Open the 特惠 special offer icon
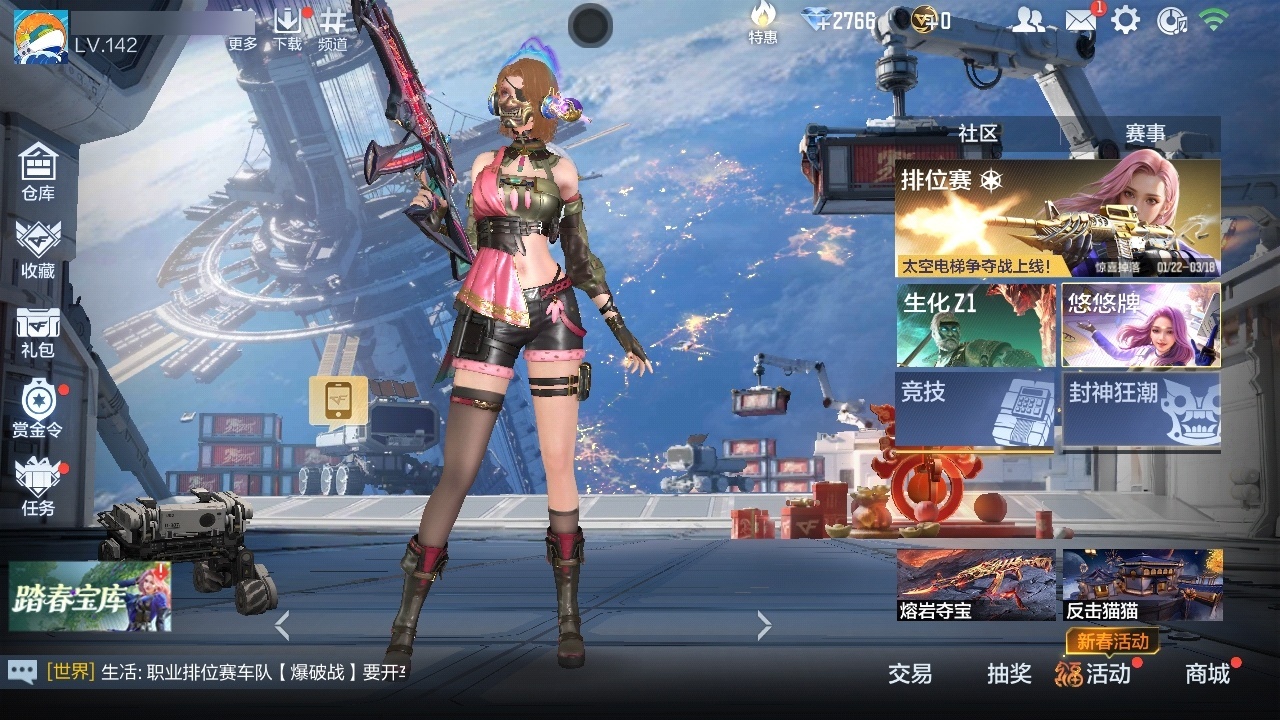Screen dimensions: 1280x720 (x=763, y=22)
